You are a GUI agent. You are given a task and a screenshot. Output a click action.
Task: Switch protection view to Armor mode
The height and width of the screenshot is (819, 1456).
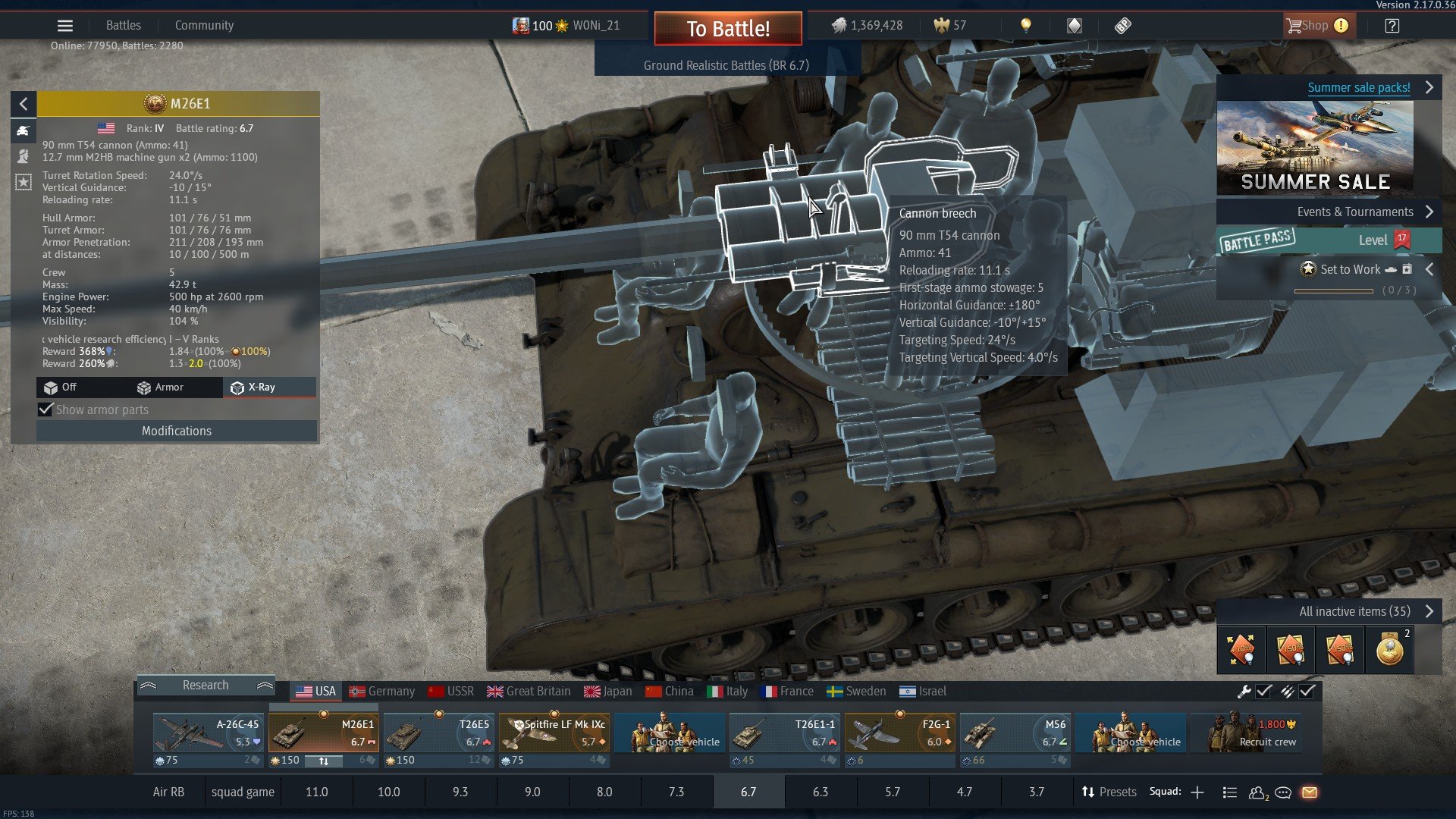coord(163,388)
